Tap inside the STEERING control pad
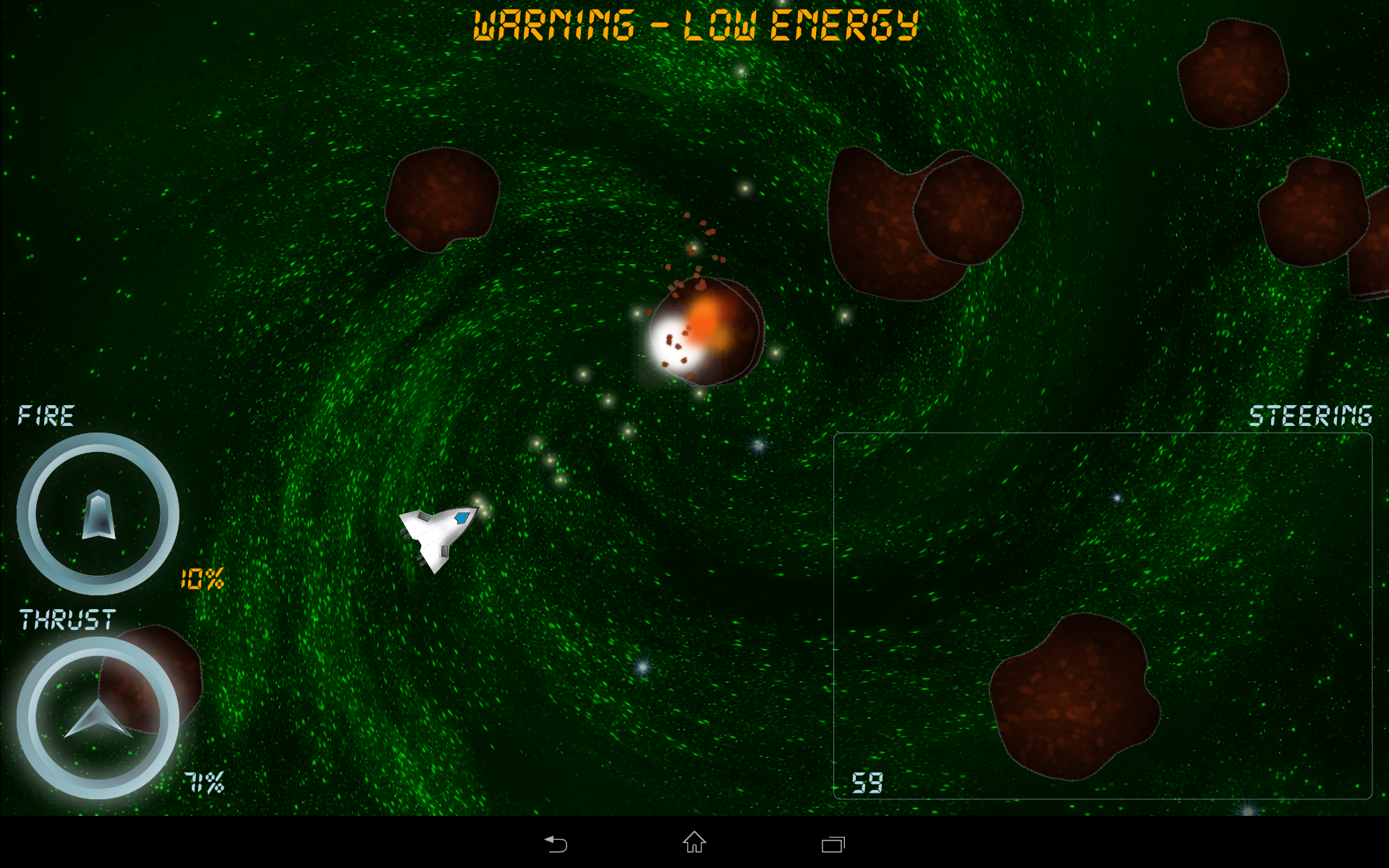 1102,616
